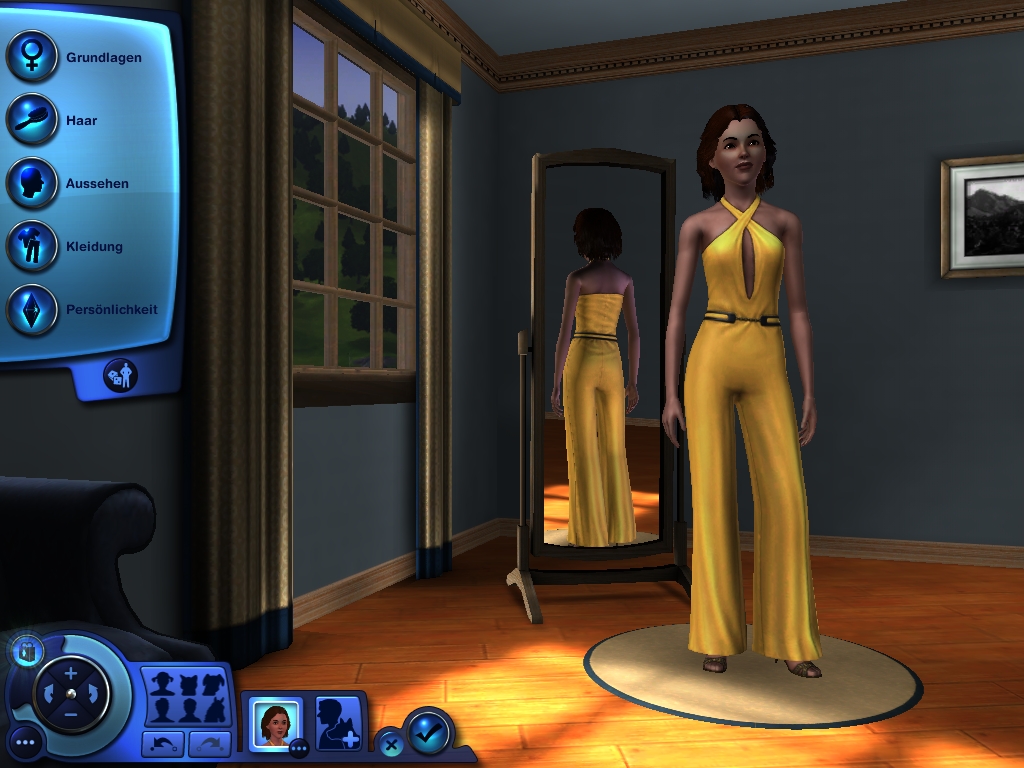Open the Sim portrait's three-dot options
The width and height of the screenshot is (1024, 768).
click(298, 746)
